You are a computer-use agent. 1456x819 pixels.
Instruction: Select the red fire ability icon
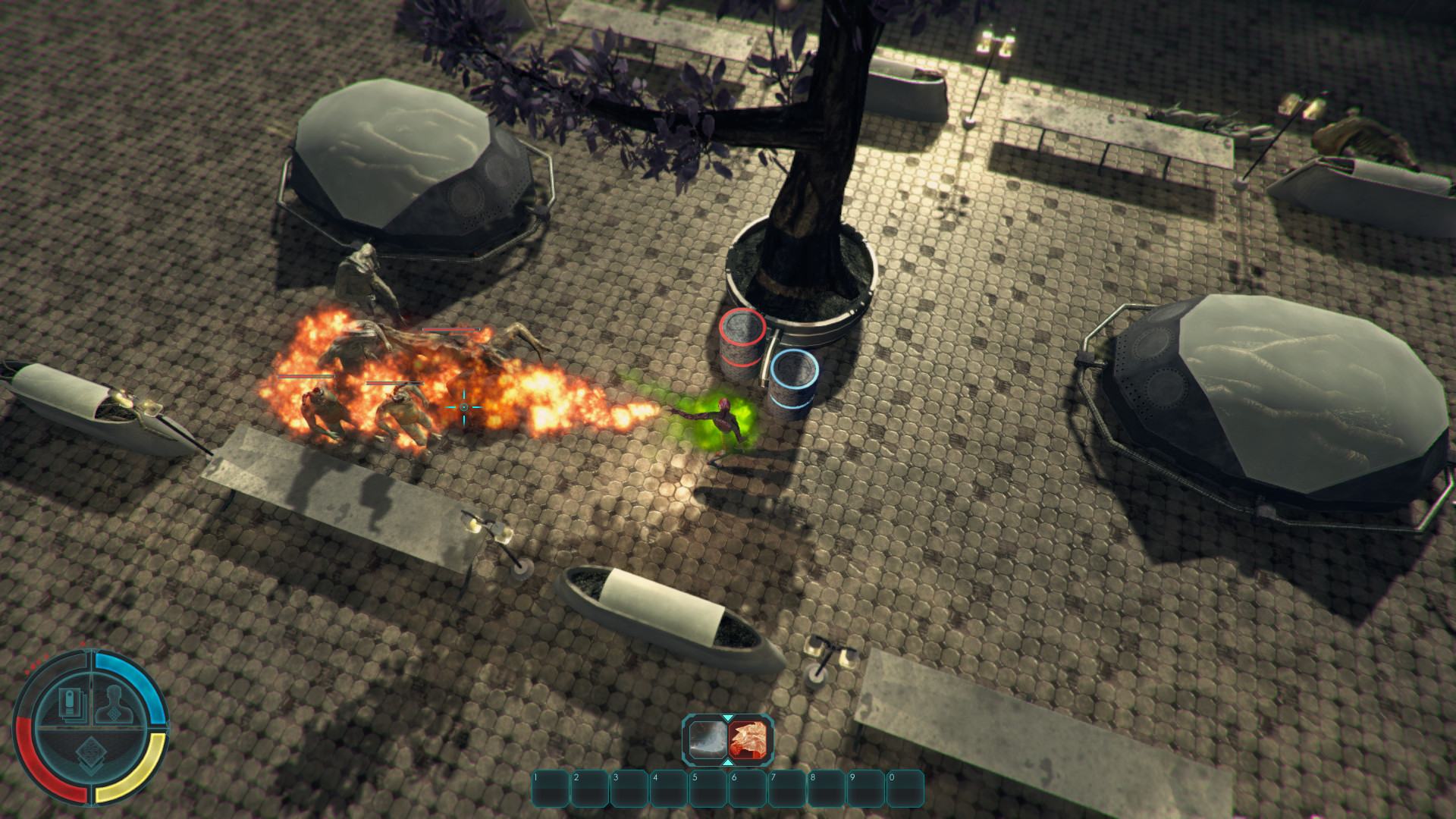point(749,740)
